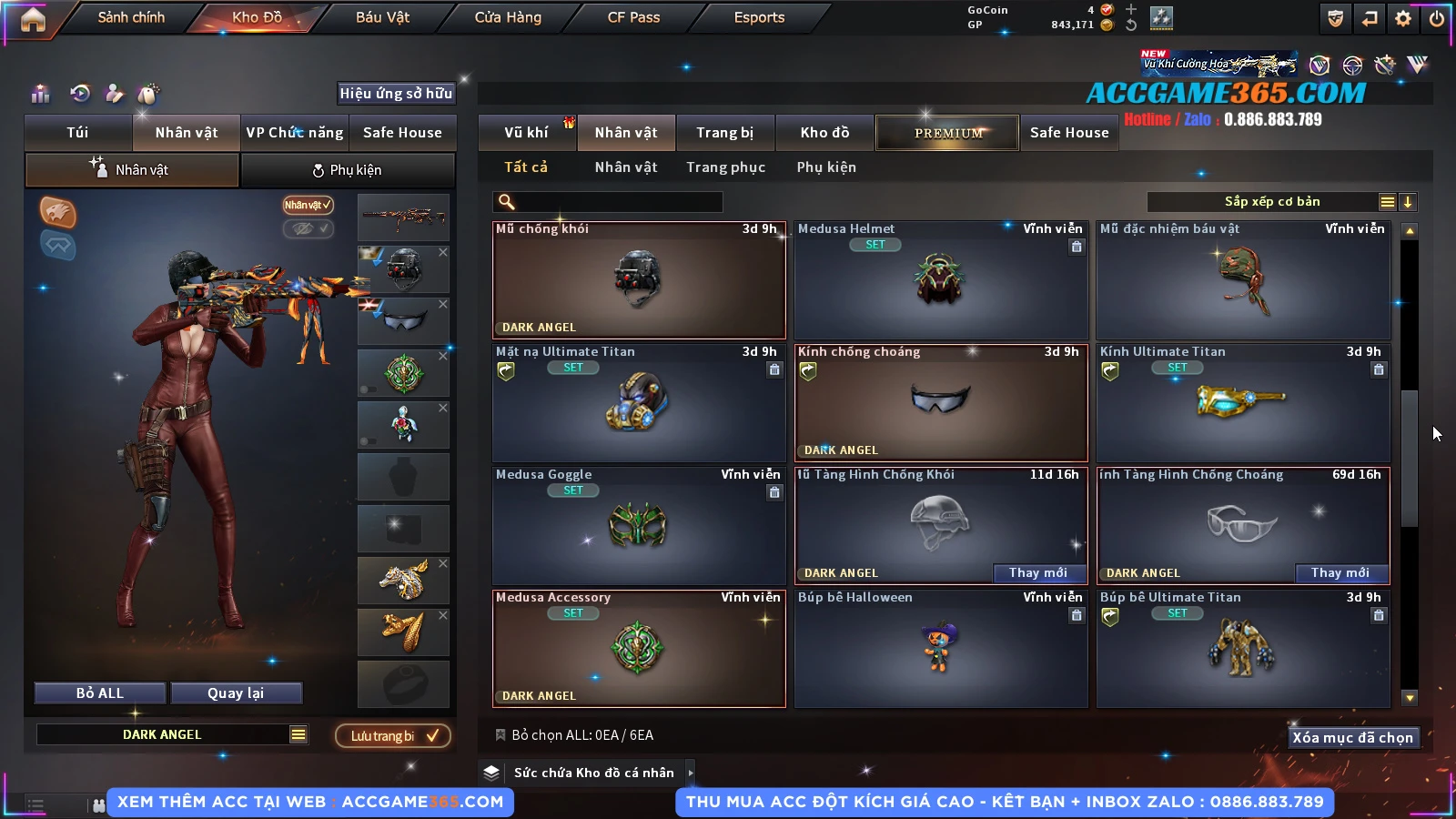Image resolution: width=1456 pixels, height=819 pixels.
Task: Open the Cửa Hàng shop menu
Action: click(x=508, y=17)
